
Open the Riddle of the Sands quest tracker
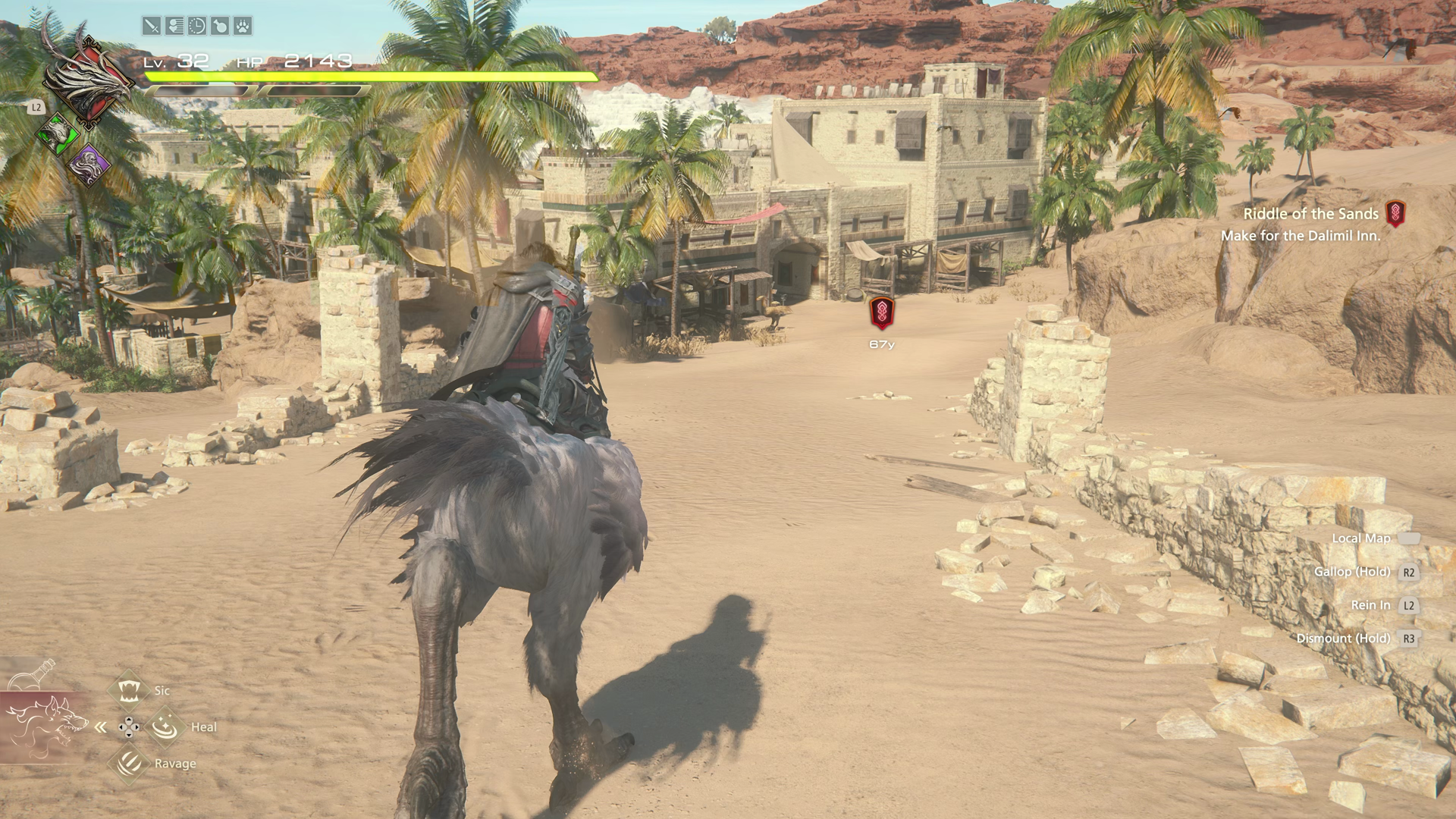[x=1310, y=215]
